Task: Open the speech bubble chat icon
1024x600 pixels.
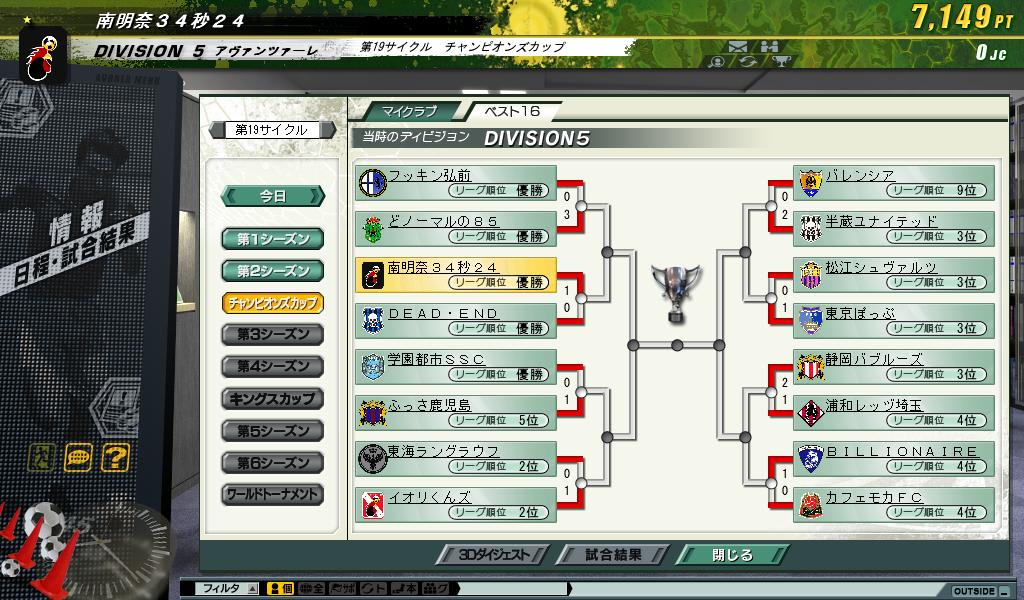Action: (78, 458)
